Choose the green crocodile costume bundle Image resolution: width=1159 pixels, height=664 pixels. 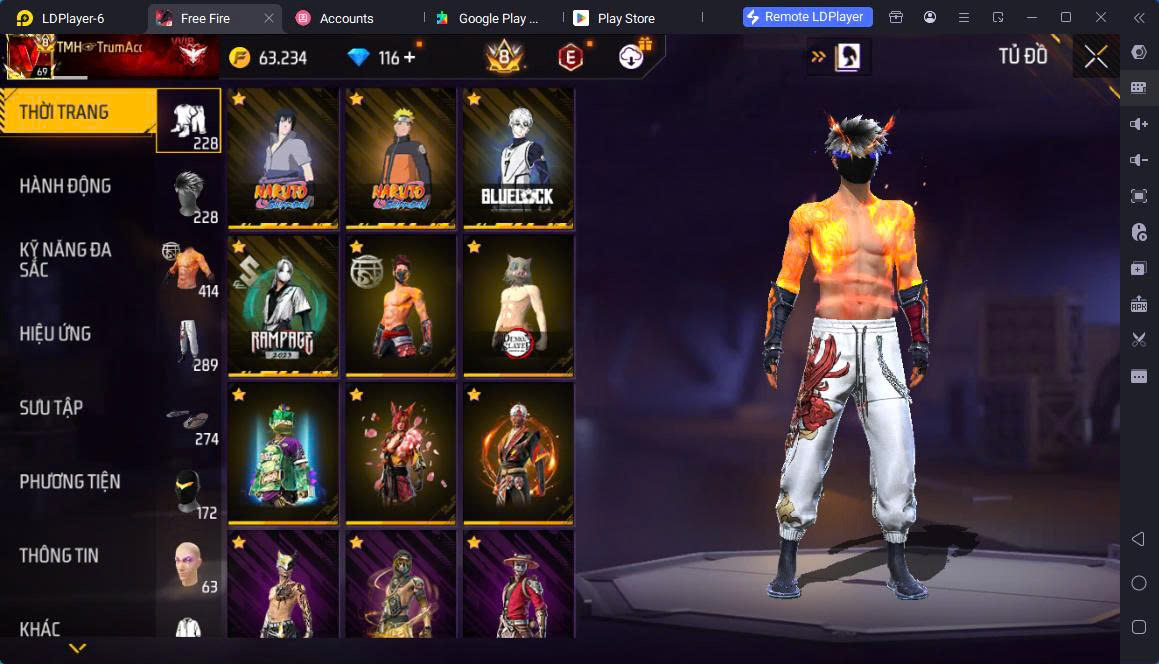pyautogui.click(x=284, y=452)
